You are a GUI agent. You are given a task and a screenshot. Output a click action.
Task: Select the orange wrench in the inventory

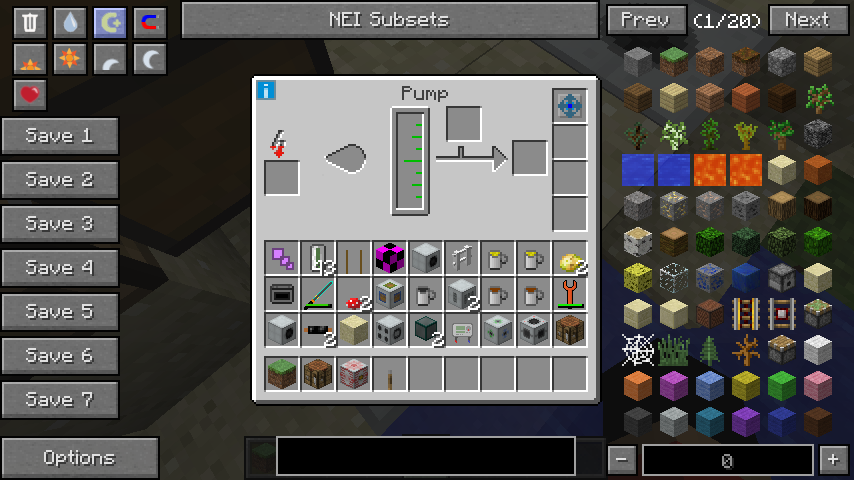click(570, 294)
